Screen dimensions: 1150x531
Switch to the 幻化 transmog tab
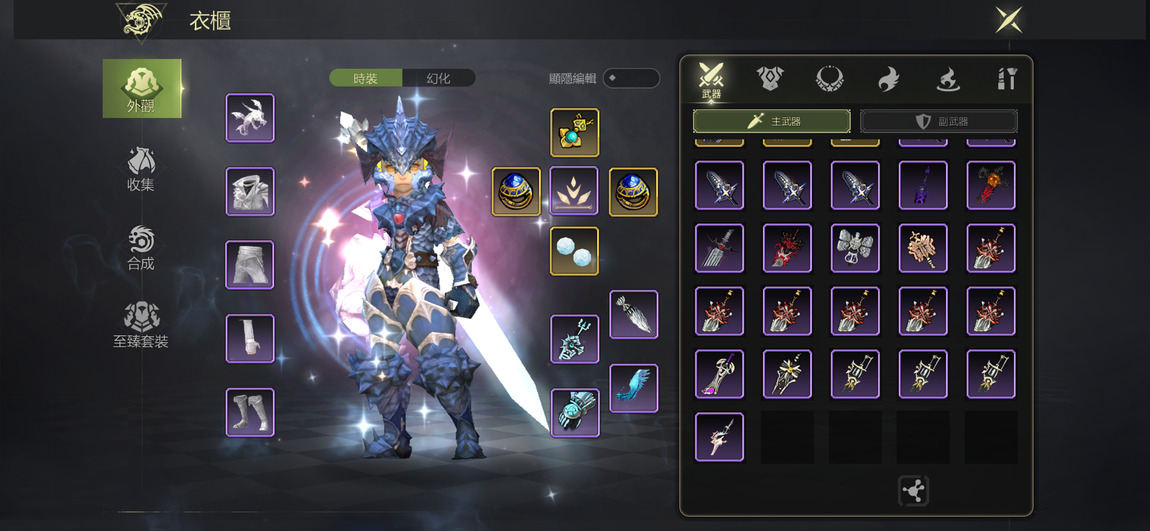tap(438, 78)
